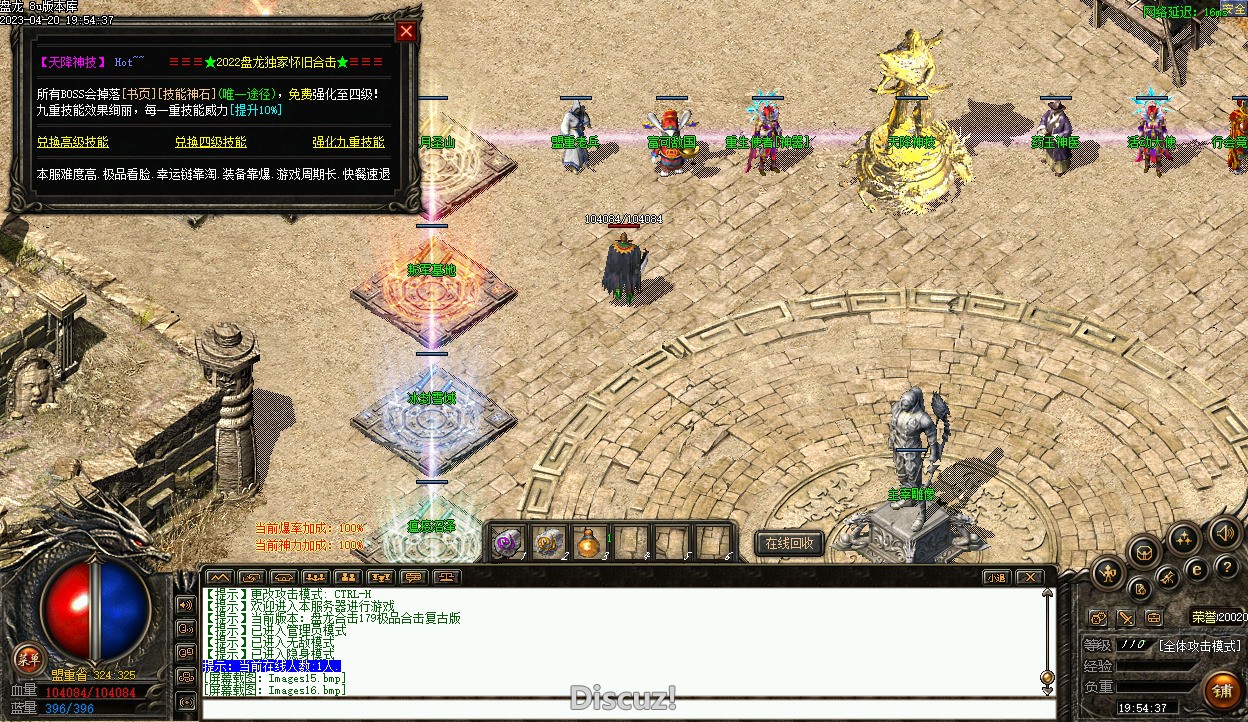Open the character panel figure icon
Image resolution: width=1248 pixels, height=722 pixels.
pyautogui.click(x=1108, y=573)
